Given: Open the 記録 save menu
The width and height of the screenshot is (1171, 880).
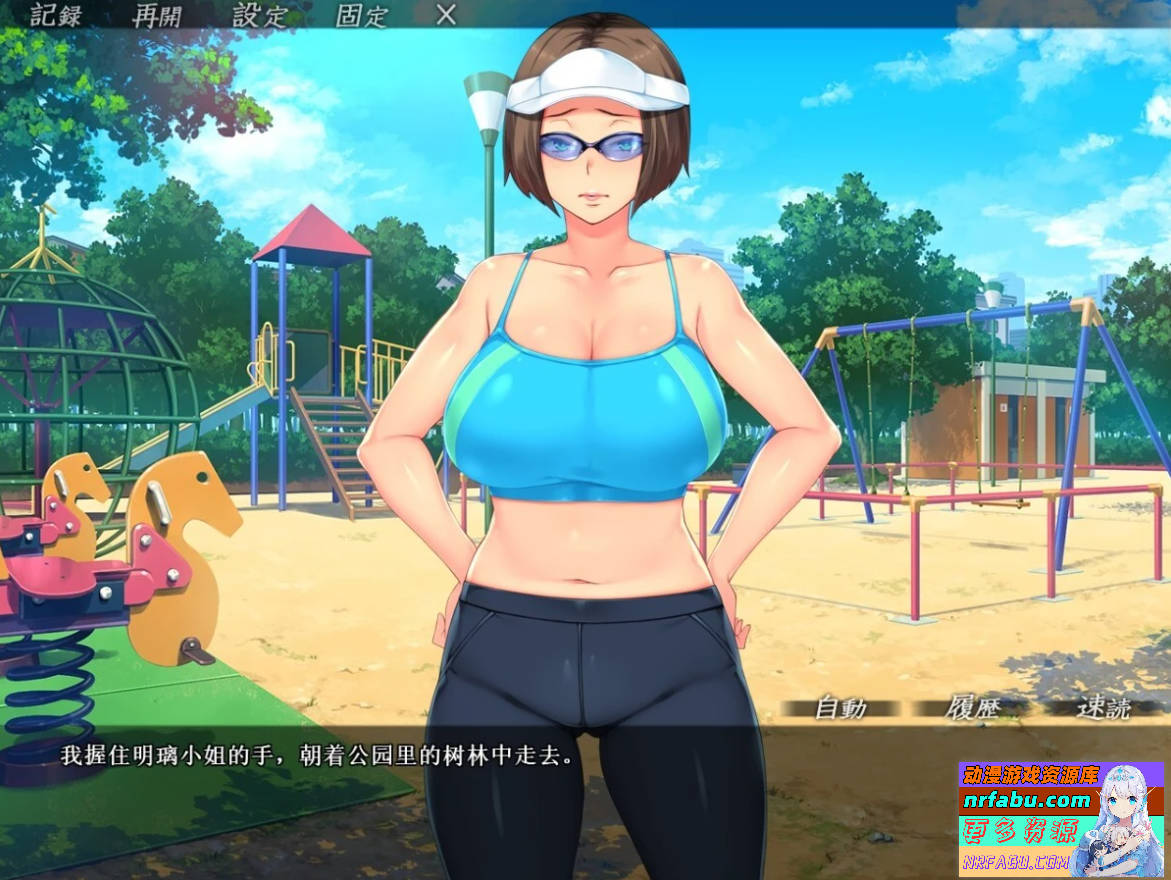Looking at the screenshot, I should (57, 15).
